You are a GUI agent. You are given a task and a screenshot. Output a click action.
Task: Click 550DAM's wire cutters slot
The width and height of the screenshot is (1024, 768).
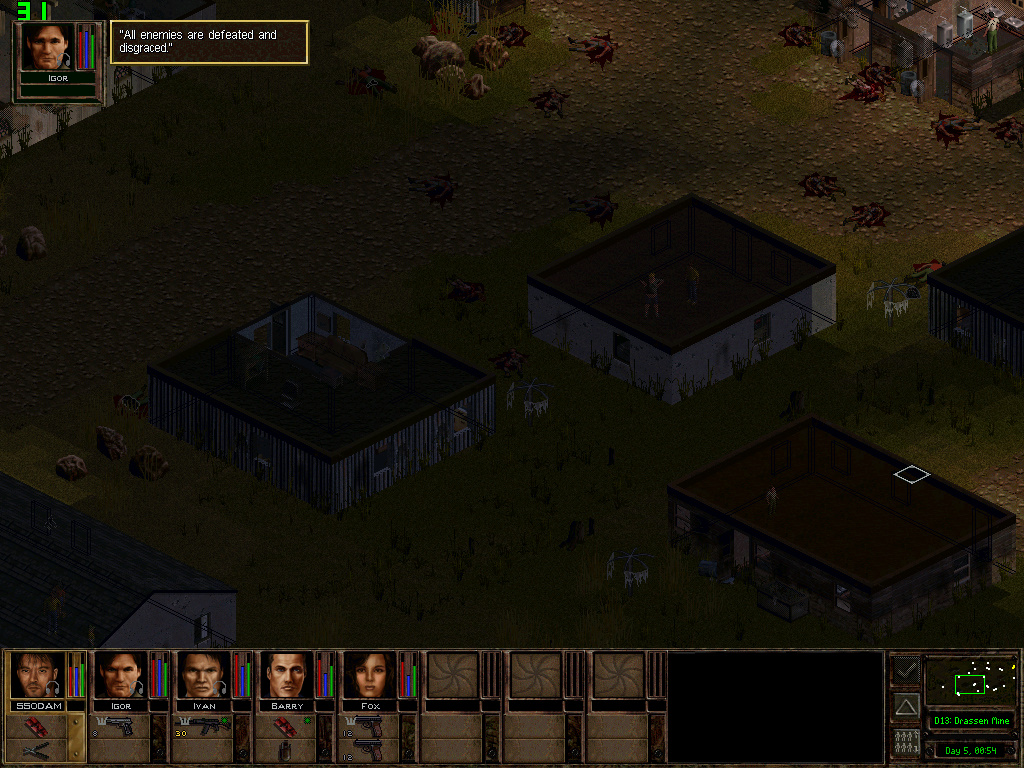click(x=36, y=750)
